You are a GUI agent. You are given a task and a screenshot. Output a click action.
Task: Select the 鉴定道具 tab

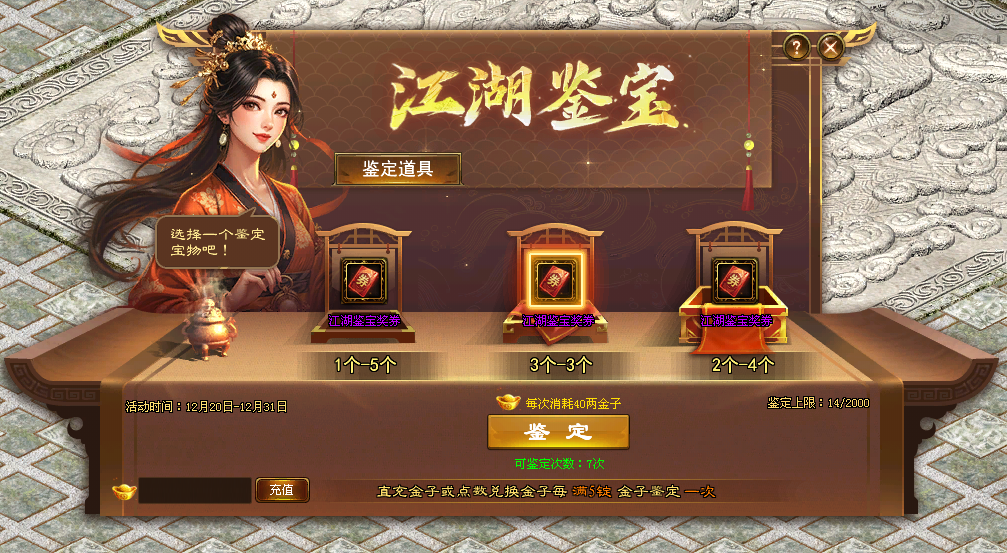click(x=397, y=168)
